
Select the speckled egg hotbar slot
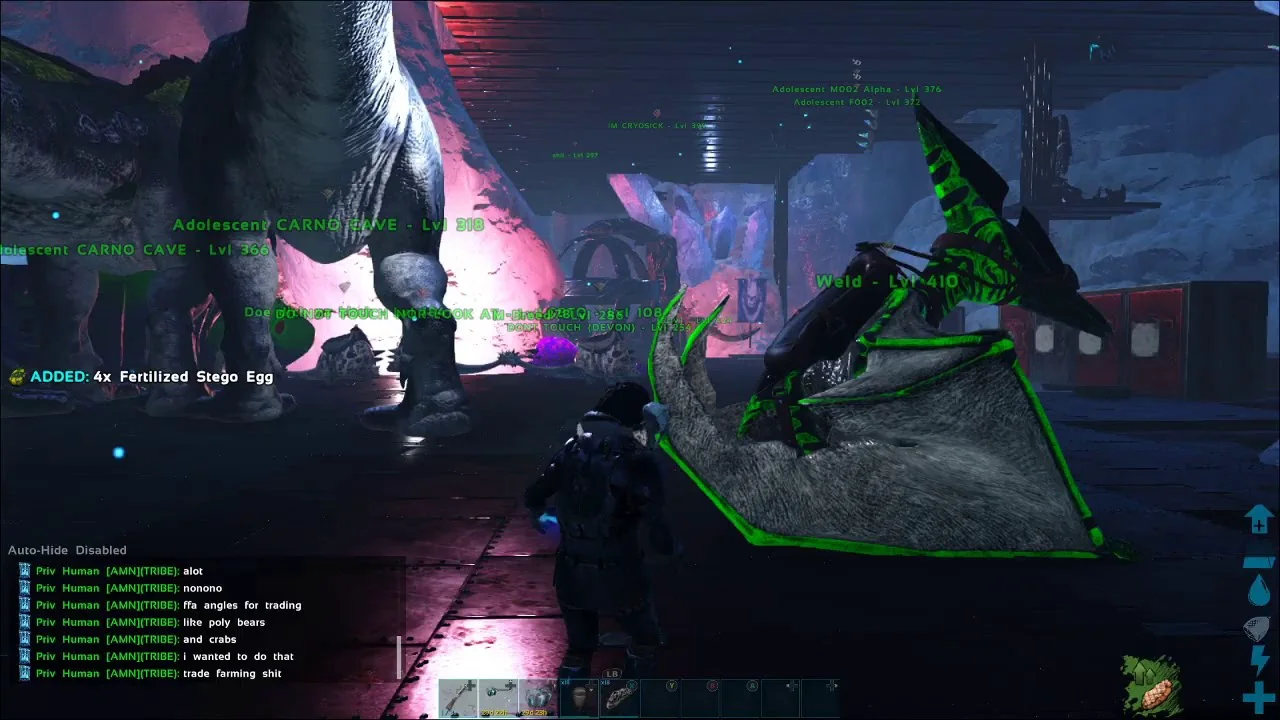click(x=619, y=698)
